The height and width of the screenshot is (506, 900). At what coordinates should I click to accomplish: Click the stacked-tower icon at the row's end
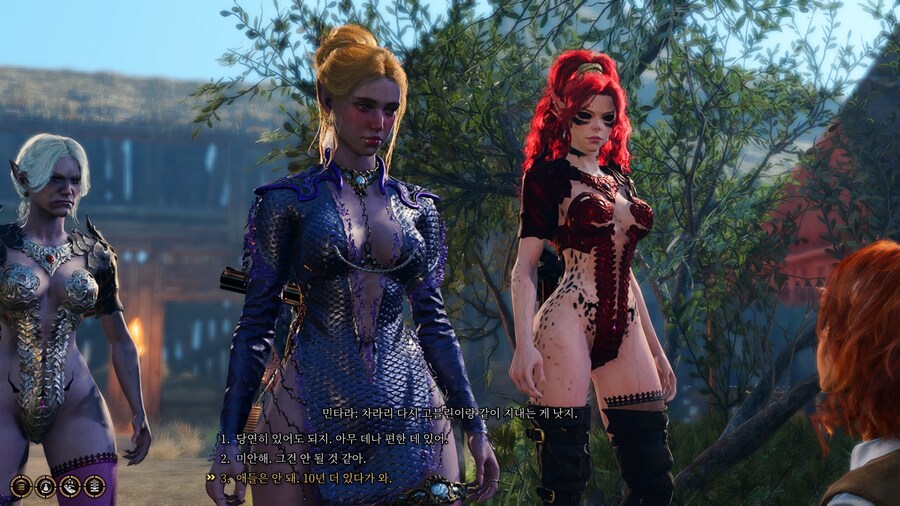click(95, 486)
